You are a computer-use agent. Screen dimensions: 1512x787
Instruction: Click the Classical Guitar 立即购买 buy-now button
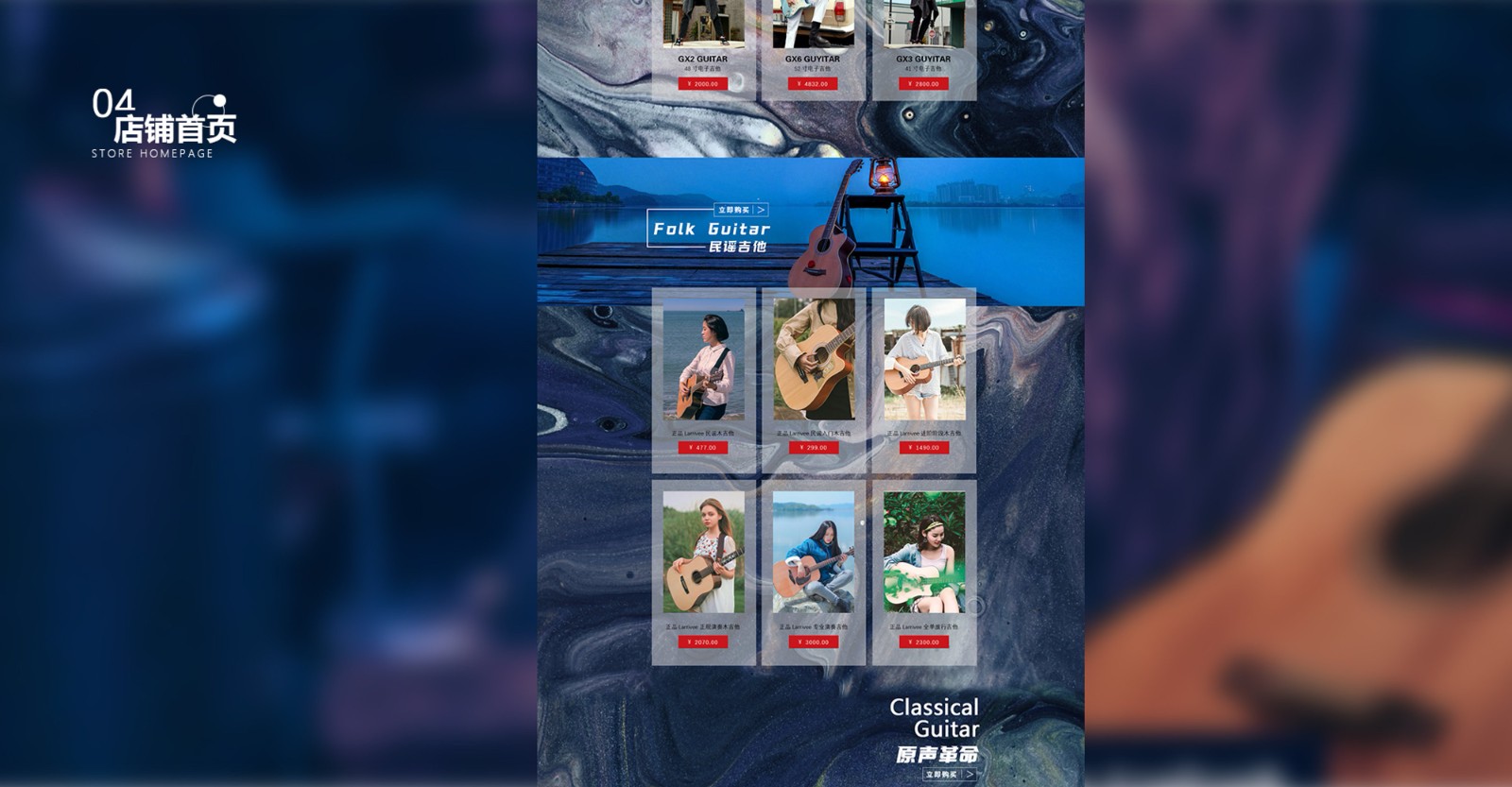[x=949, y=775]
